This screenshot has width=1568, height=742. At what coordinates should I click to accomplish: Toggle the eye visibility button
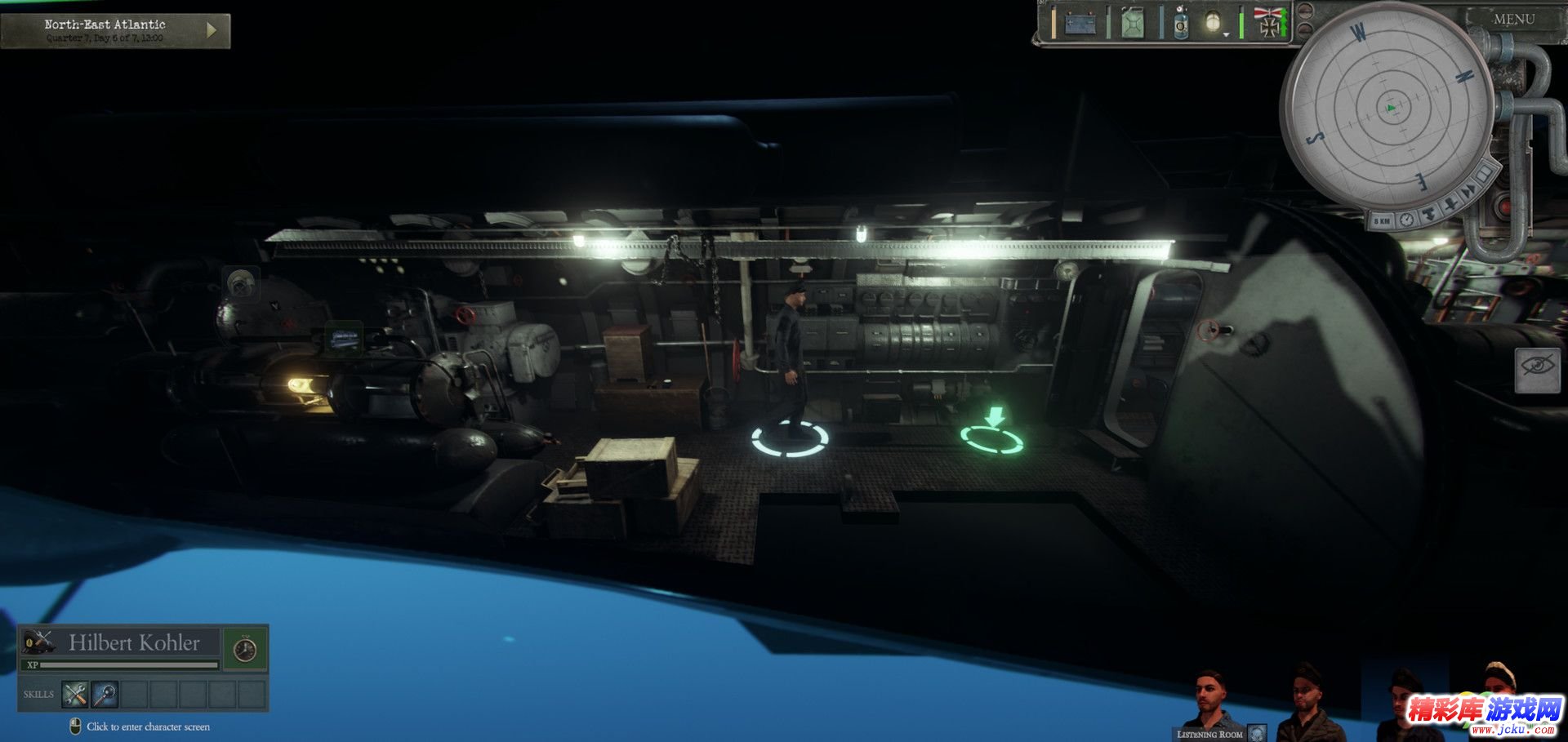pyautogui.click(x=1538, y=370)
